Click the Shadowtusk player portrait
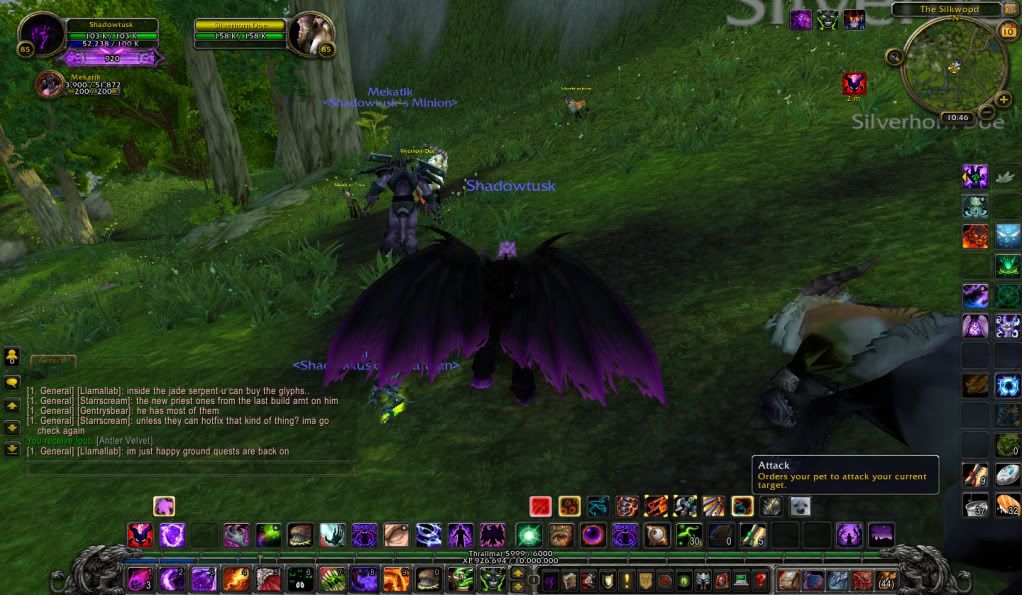Screen dimensions: 1022x595 (42, 35)
